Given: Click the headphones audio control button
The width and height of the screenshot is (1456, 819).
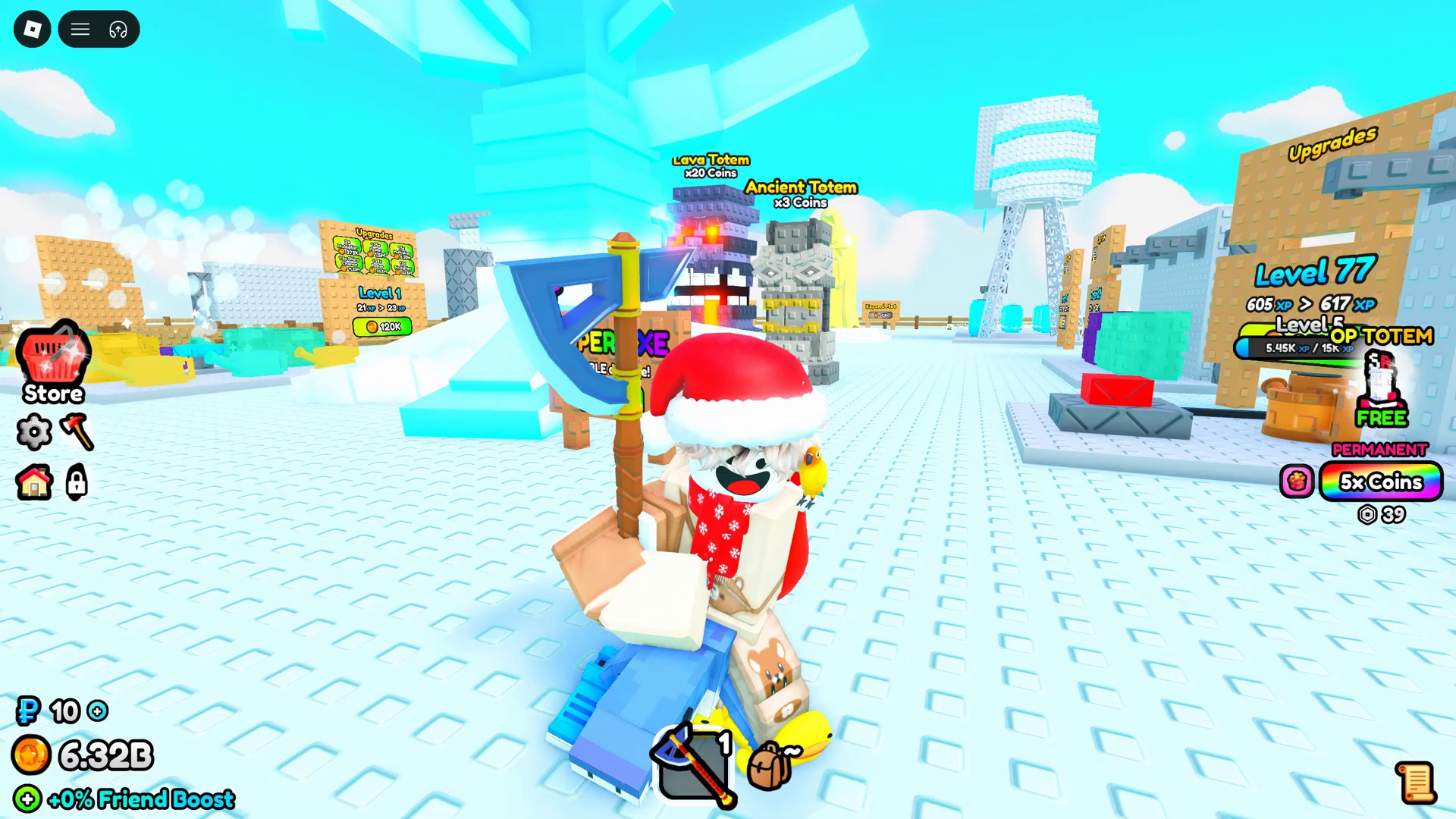Looking at the screenshot, I should coord(116,29).
